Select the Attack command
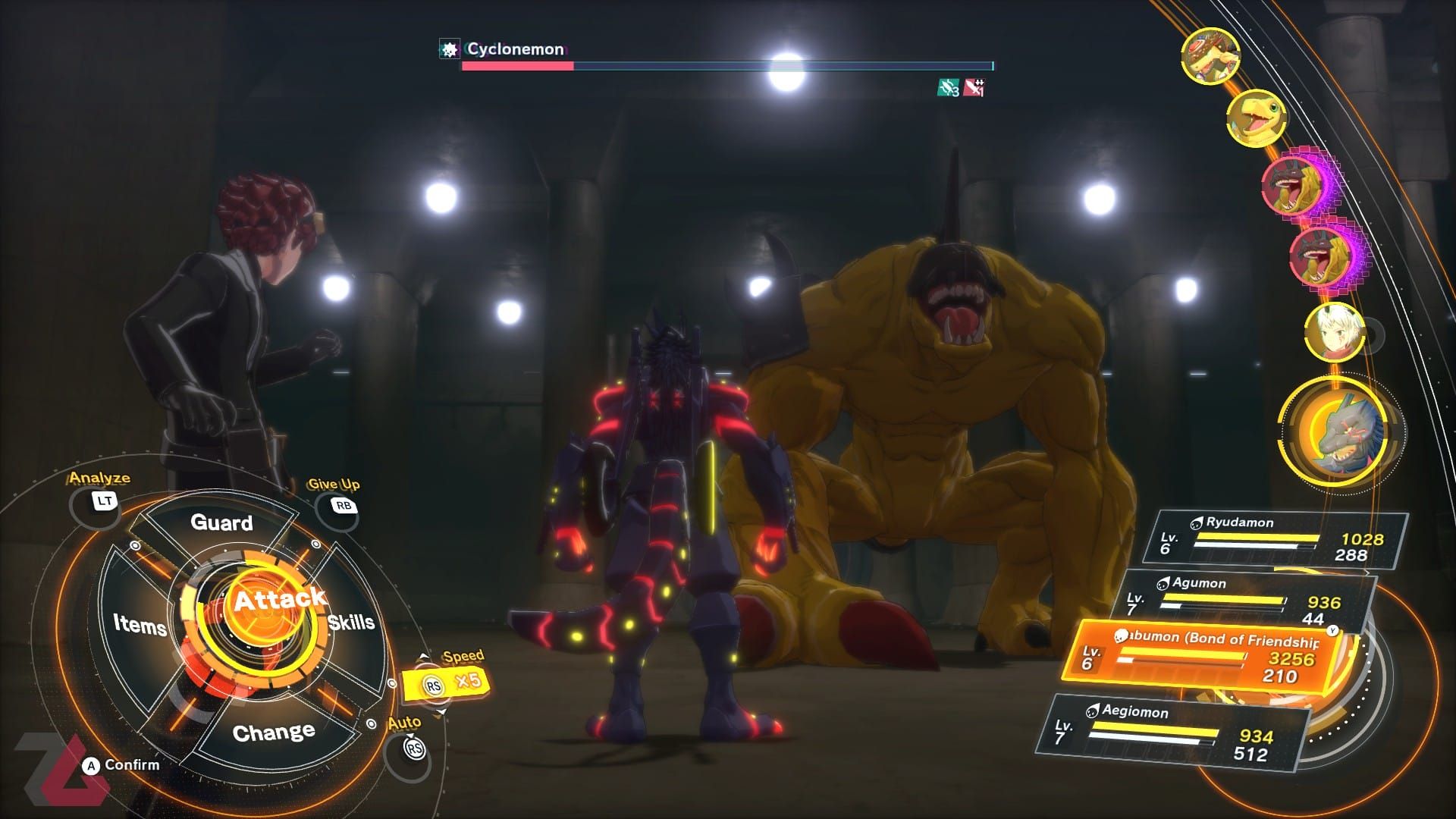This screenshot has height=819, width=1456. click(x=277, y=601)
